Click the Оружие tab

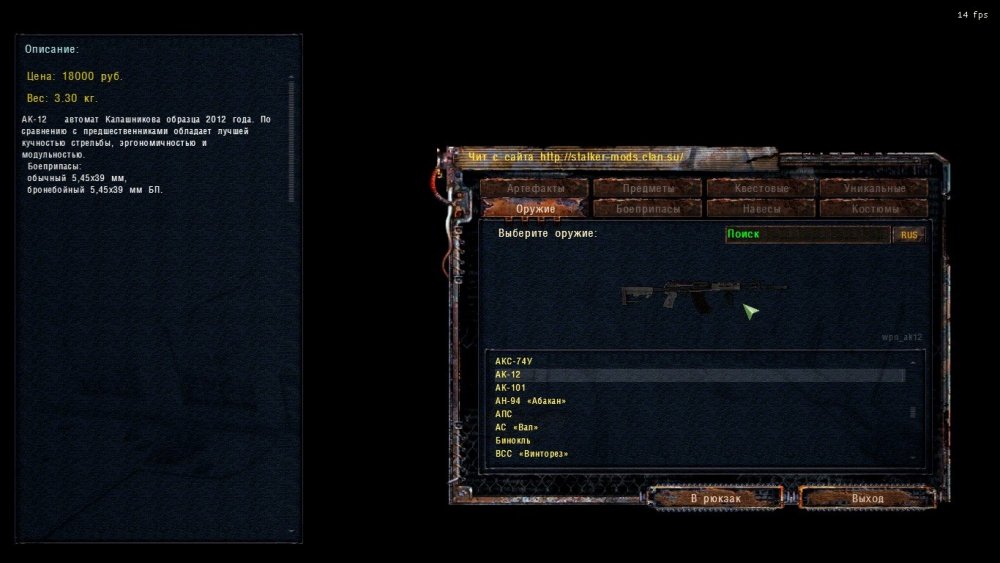[x=533, y=209]
